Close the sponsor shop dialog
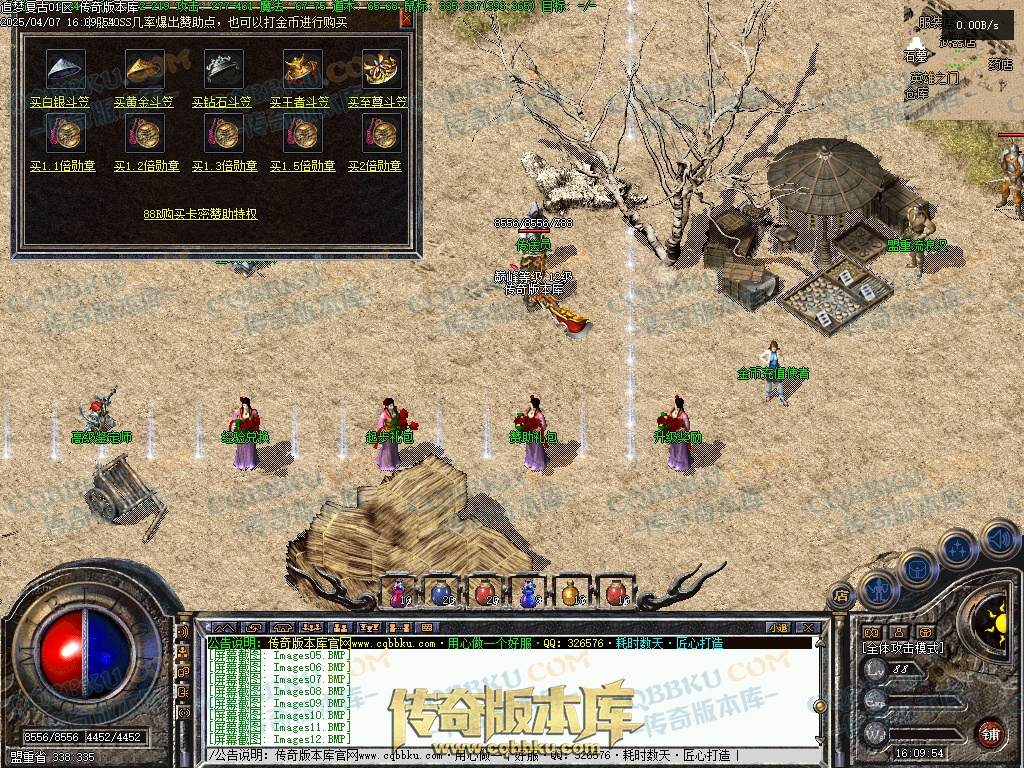Screen dimensions: 1024x768 click(x=405, y=18)
